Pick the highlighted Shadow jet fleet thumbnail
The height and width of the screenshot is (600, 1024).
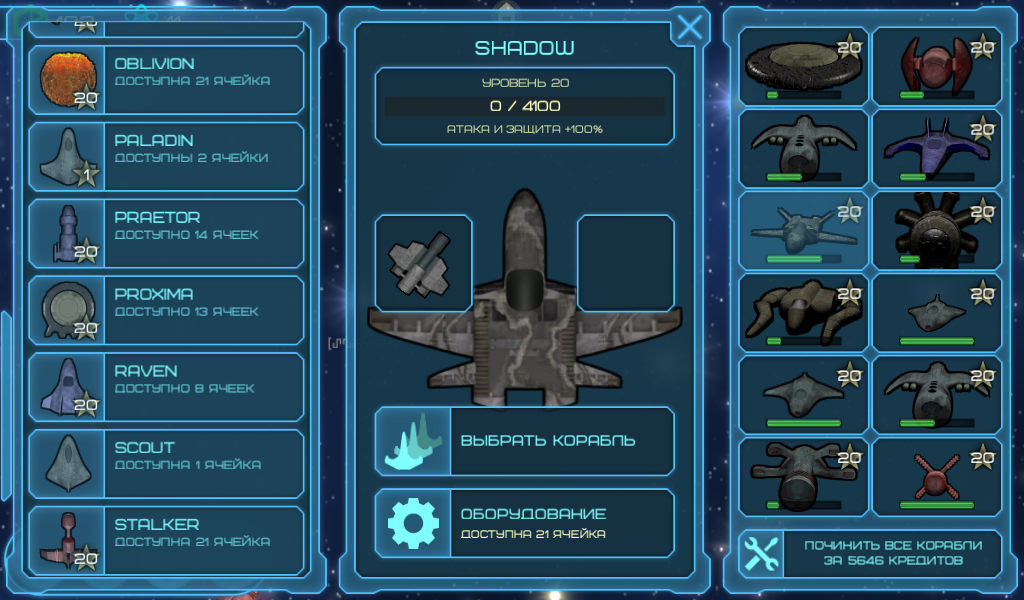click(x=803, y=231)
